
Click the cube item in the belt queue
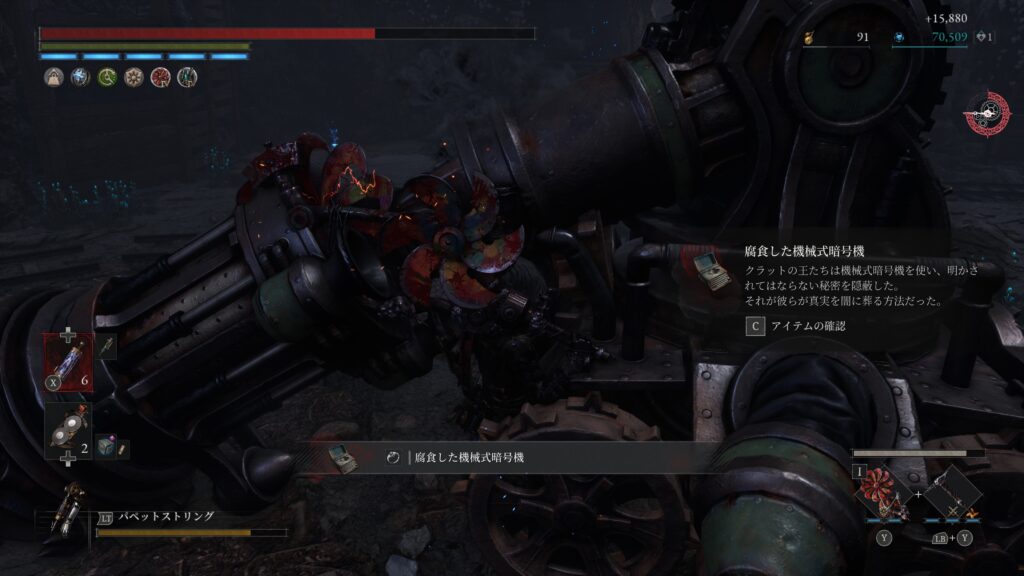[105, 449]
